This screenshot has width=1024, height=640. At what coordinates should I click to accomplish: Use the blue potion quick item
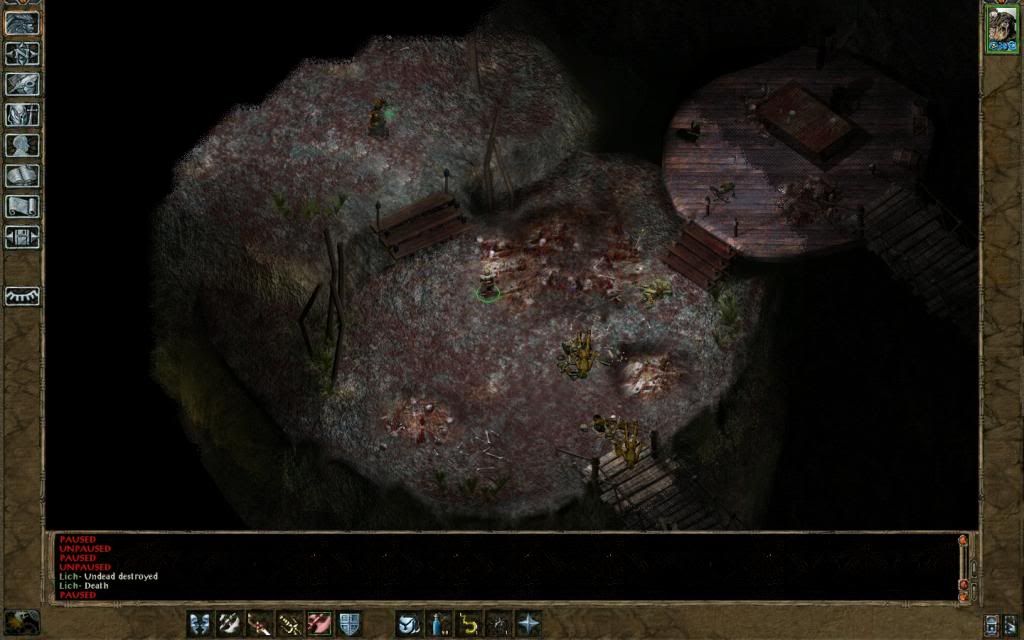(438, 623)
